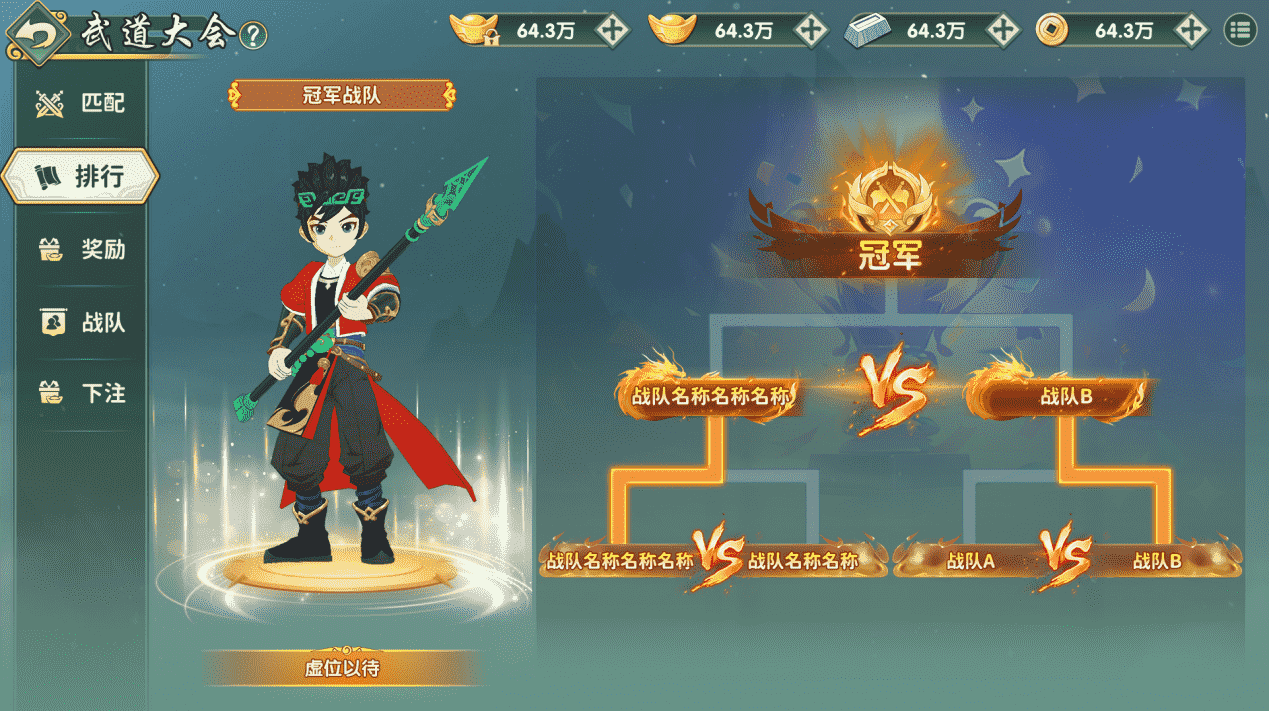Select the 排行 tab
Viewport: 1269px width, 711px height.
(x=80, y=176)
